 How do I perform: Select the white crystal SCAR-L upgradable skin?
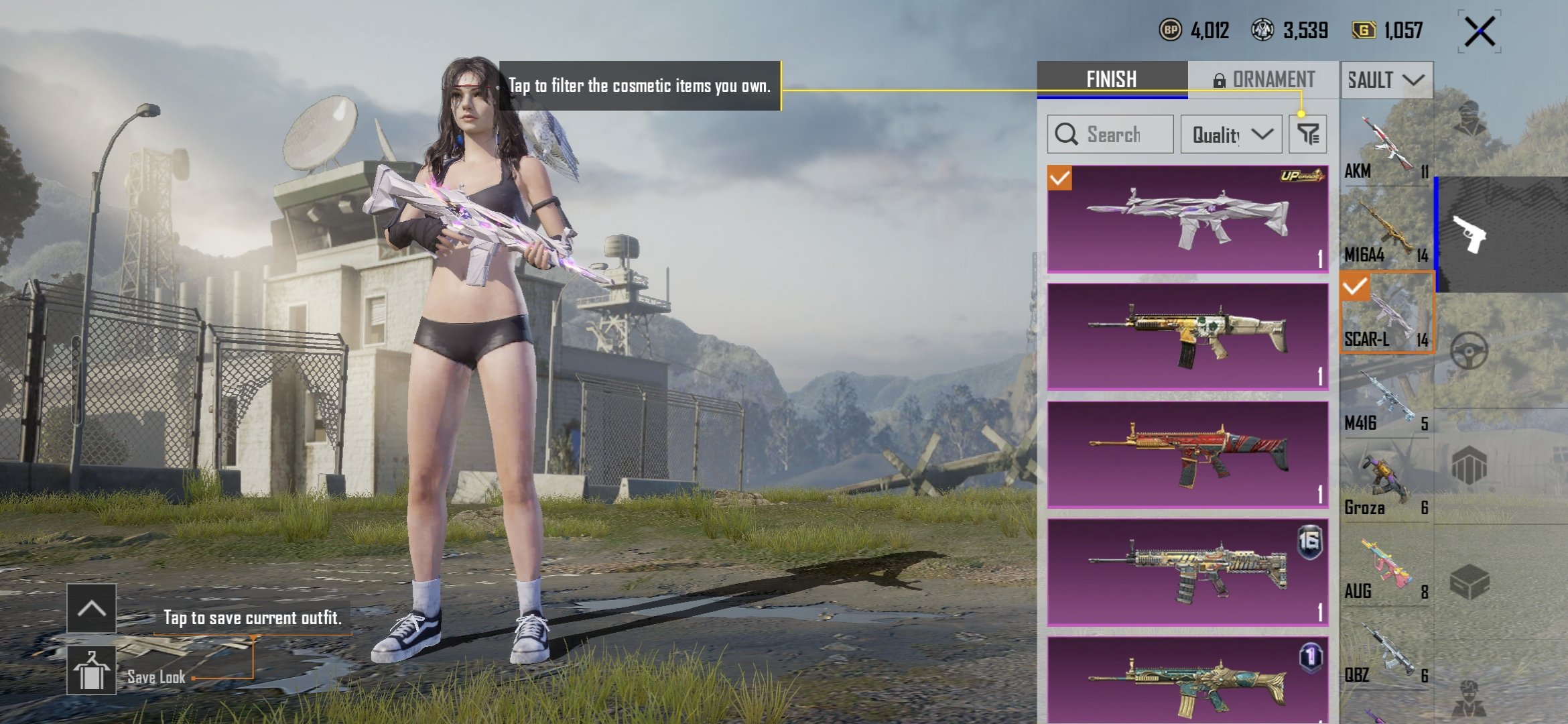pos(1187,219)
